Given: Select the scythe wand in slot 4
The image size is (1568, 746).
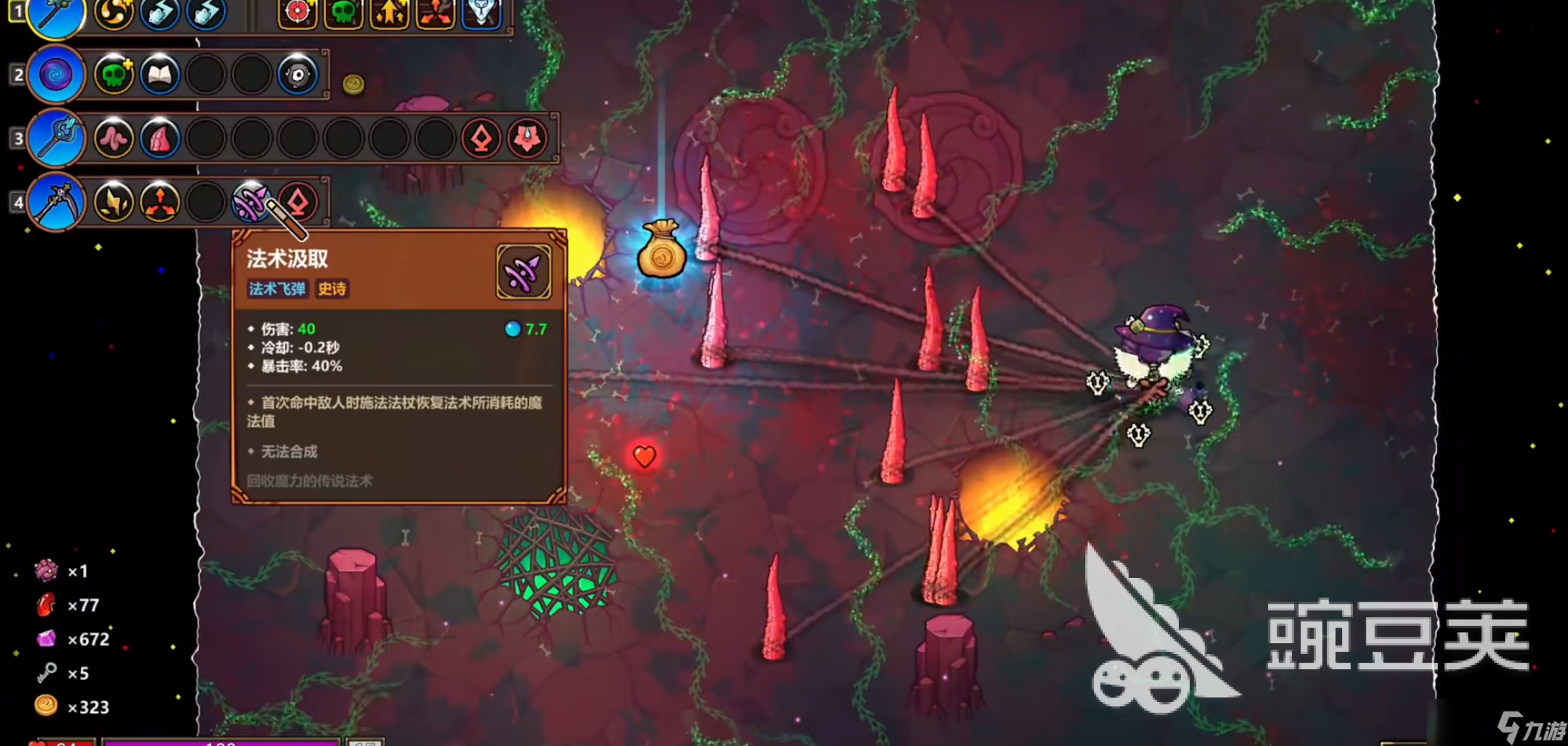Looking at the screenshot, I should pyautogui.click(x=57, y=202).
